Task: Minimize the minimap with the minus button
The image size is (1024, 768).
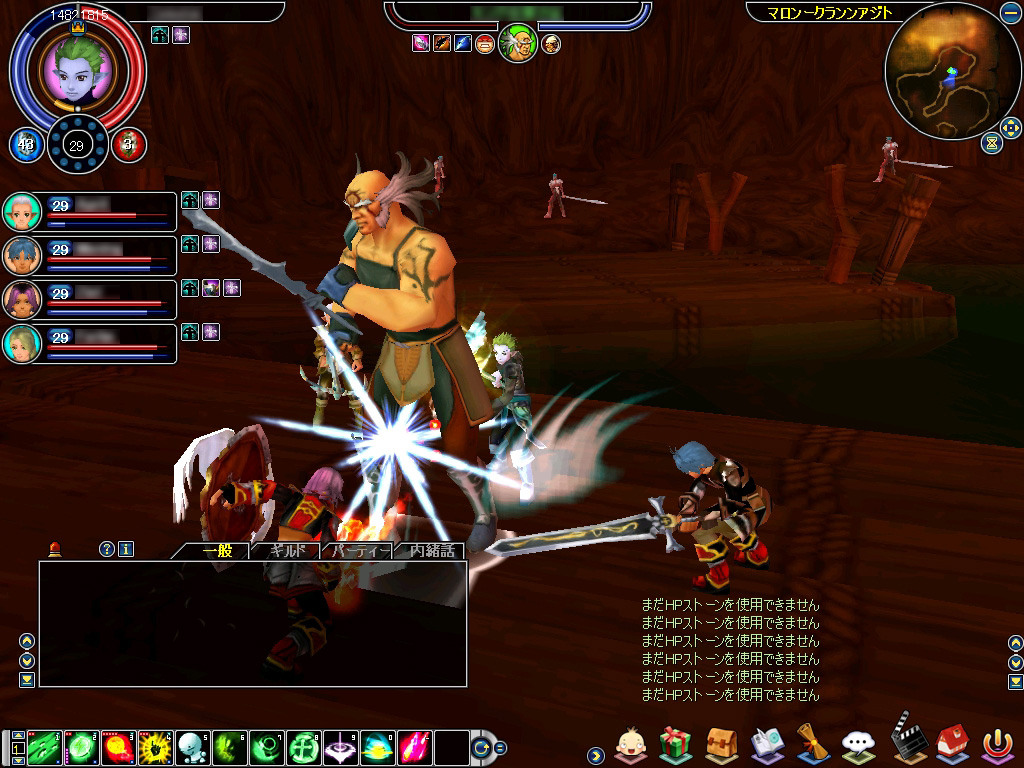Action: 1010,13
